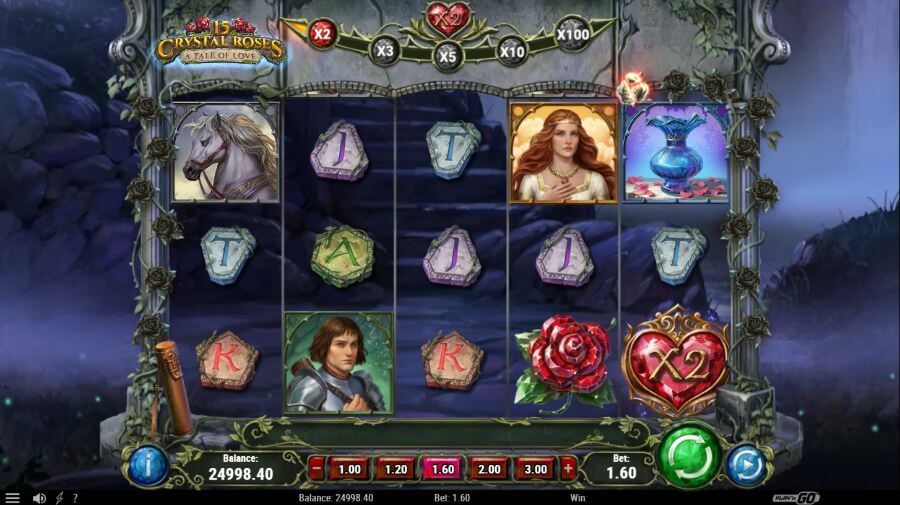Image resolution: width=900 pixels, height=505 pixels.
Task: Choose the 1.20 bet amount
Action: tap(396, 468)
